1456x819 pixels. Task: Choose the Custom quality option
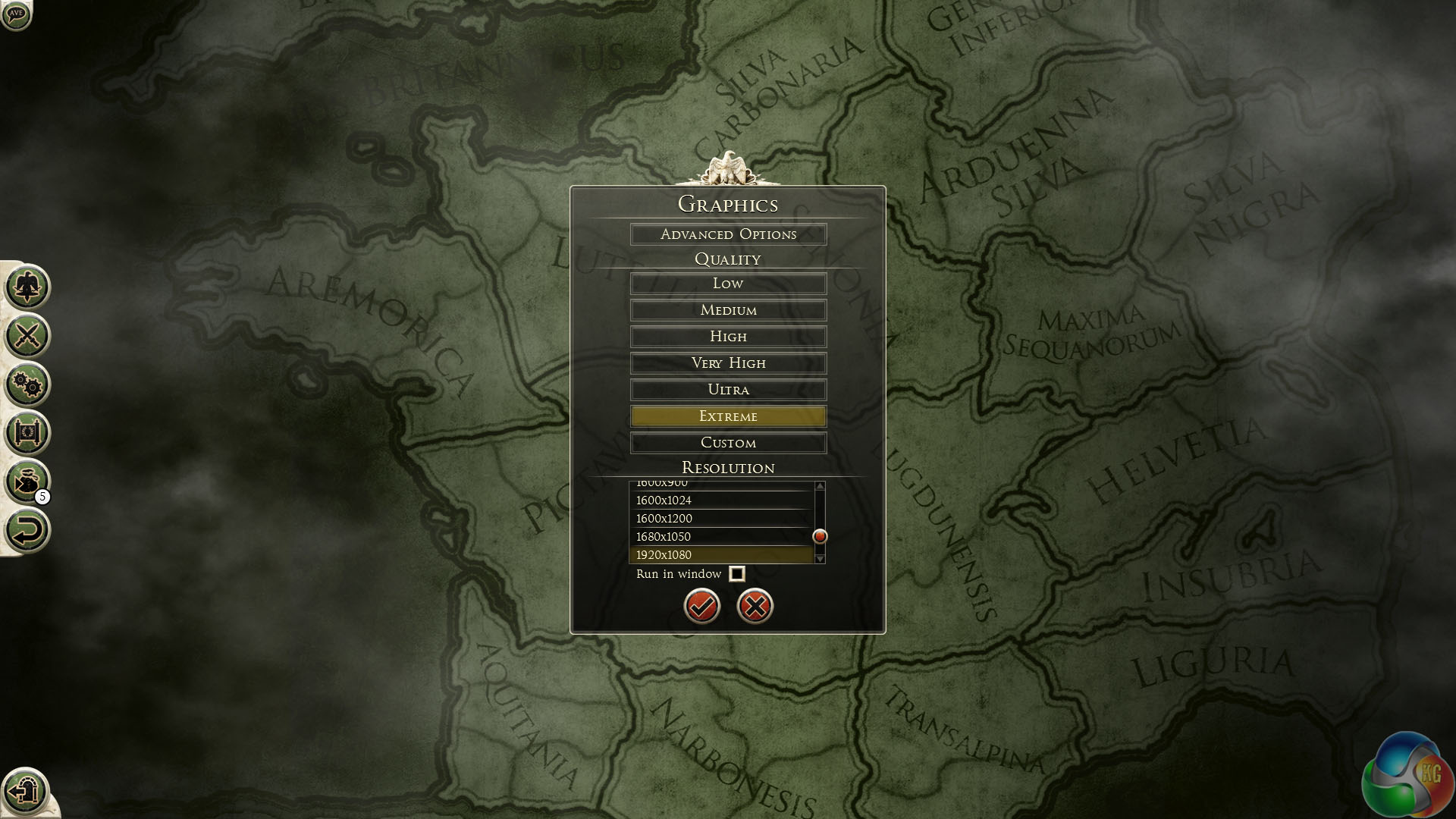point(728,443)
